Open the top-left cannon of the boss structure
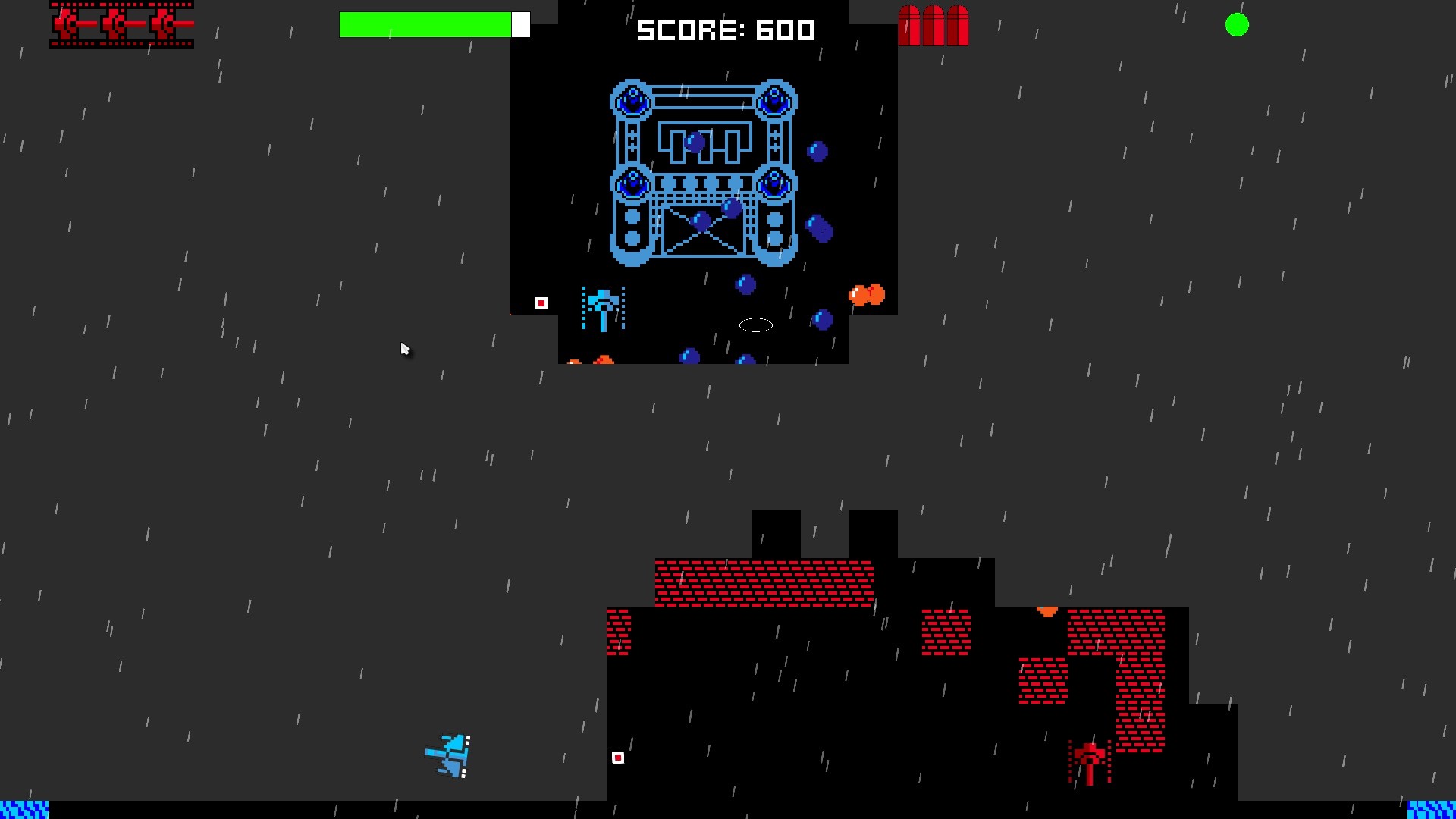1456x819 pixels. pos(632,99)
